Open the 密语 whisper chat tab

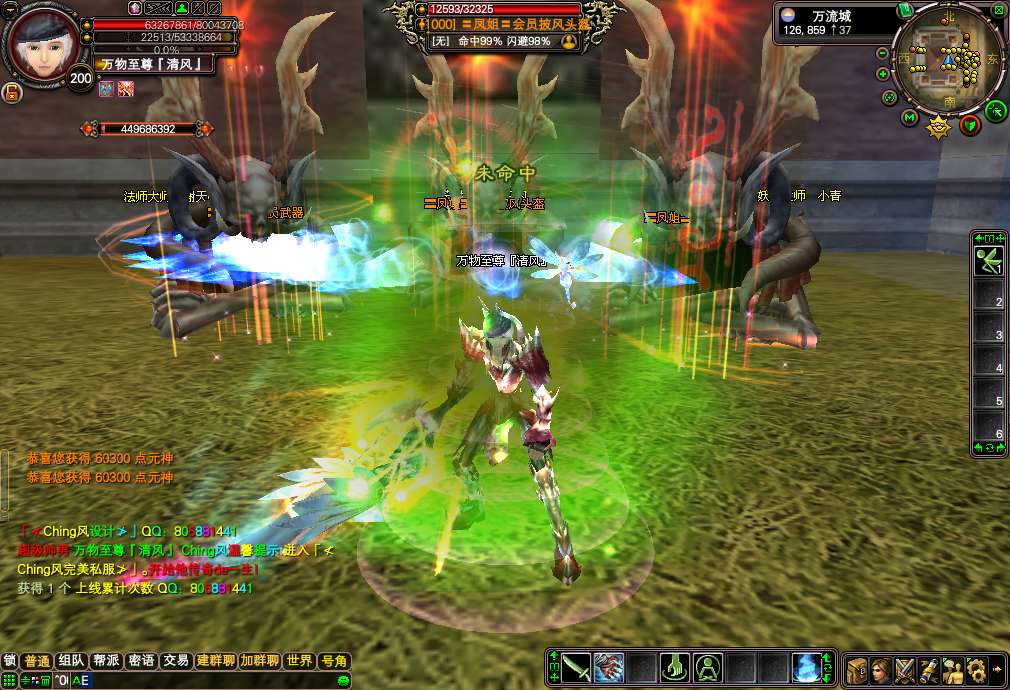(x=141, y=661)
